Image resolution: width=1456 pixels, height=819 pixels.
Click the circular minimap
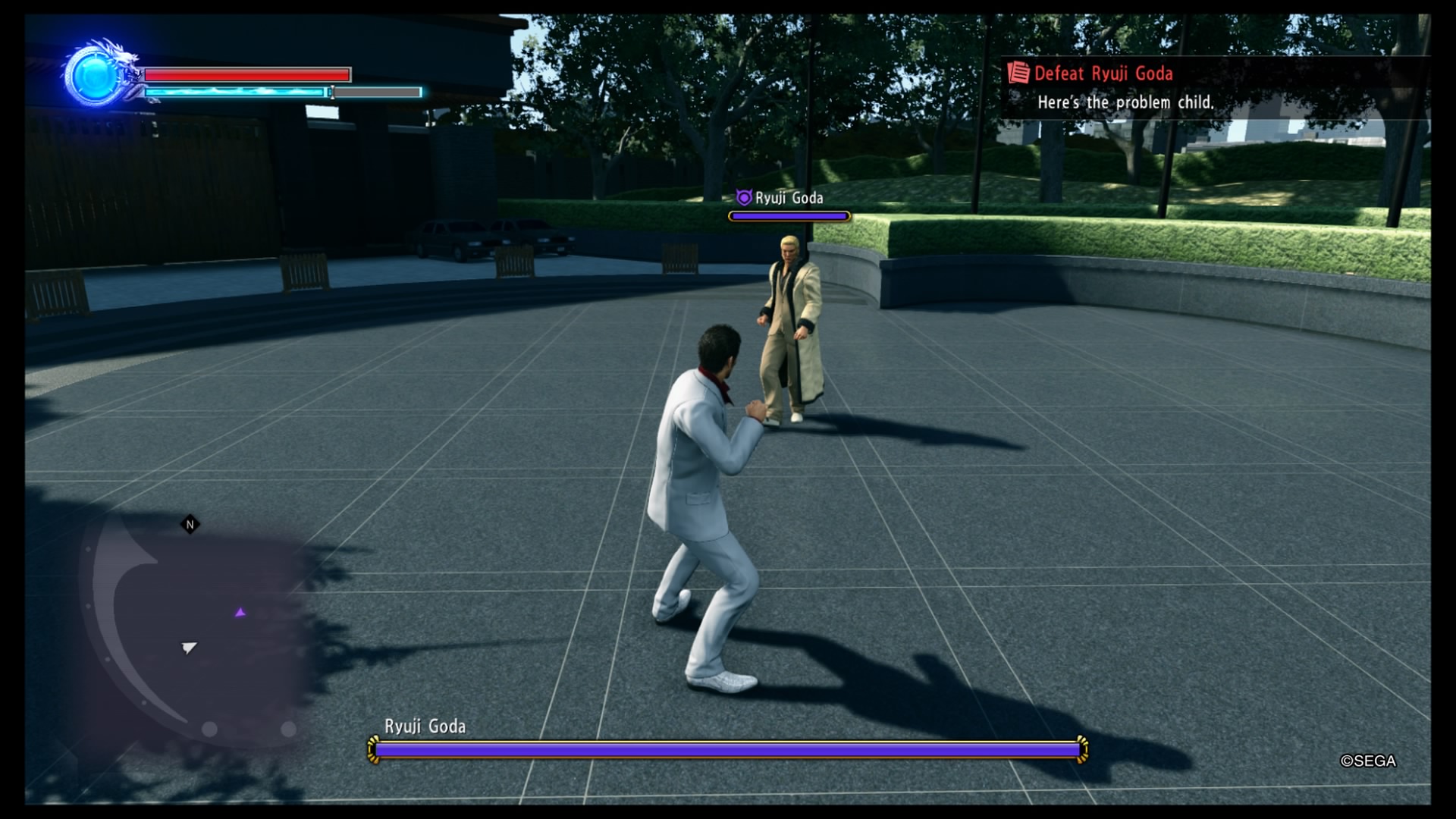click(197, 629)
